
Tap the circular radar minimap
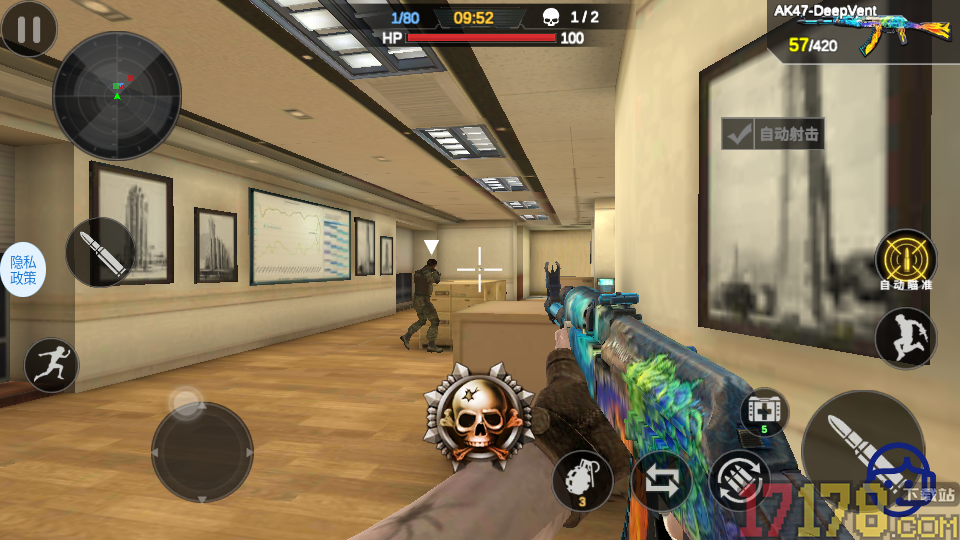[x=116, y=95]
